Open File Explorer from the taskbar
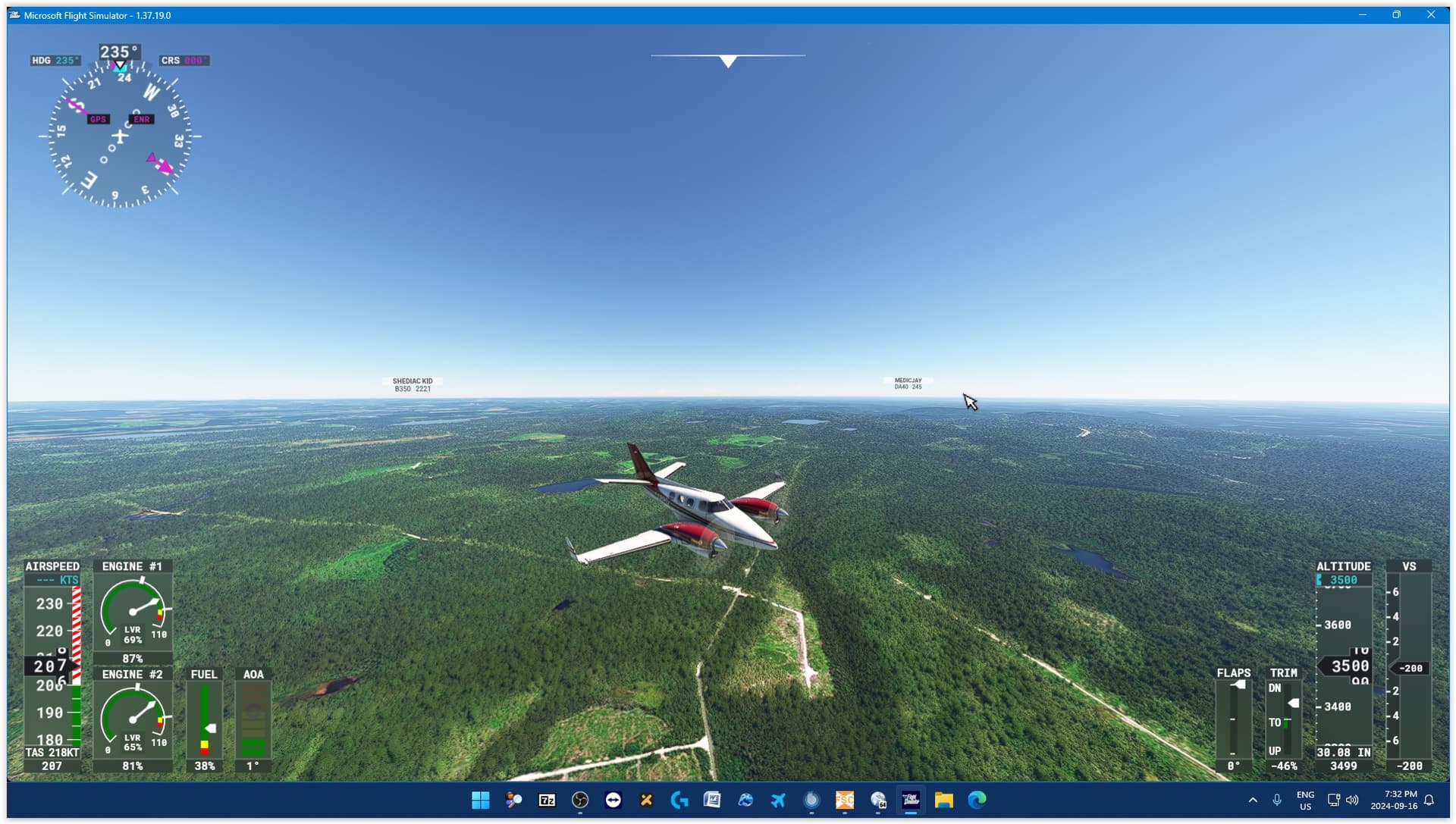Viewport: 1456px width, 824px height. pyautogui.click(x=945, y=800)
